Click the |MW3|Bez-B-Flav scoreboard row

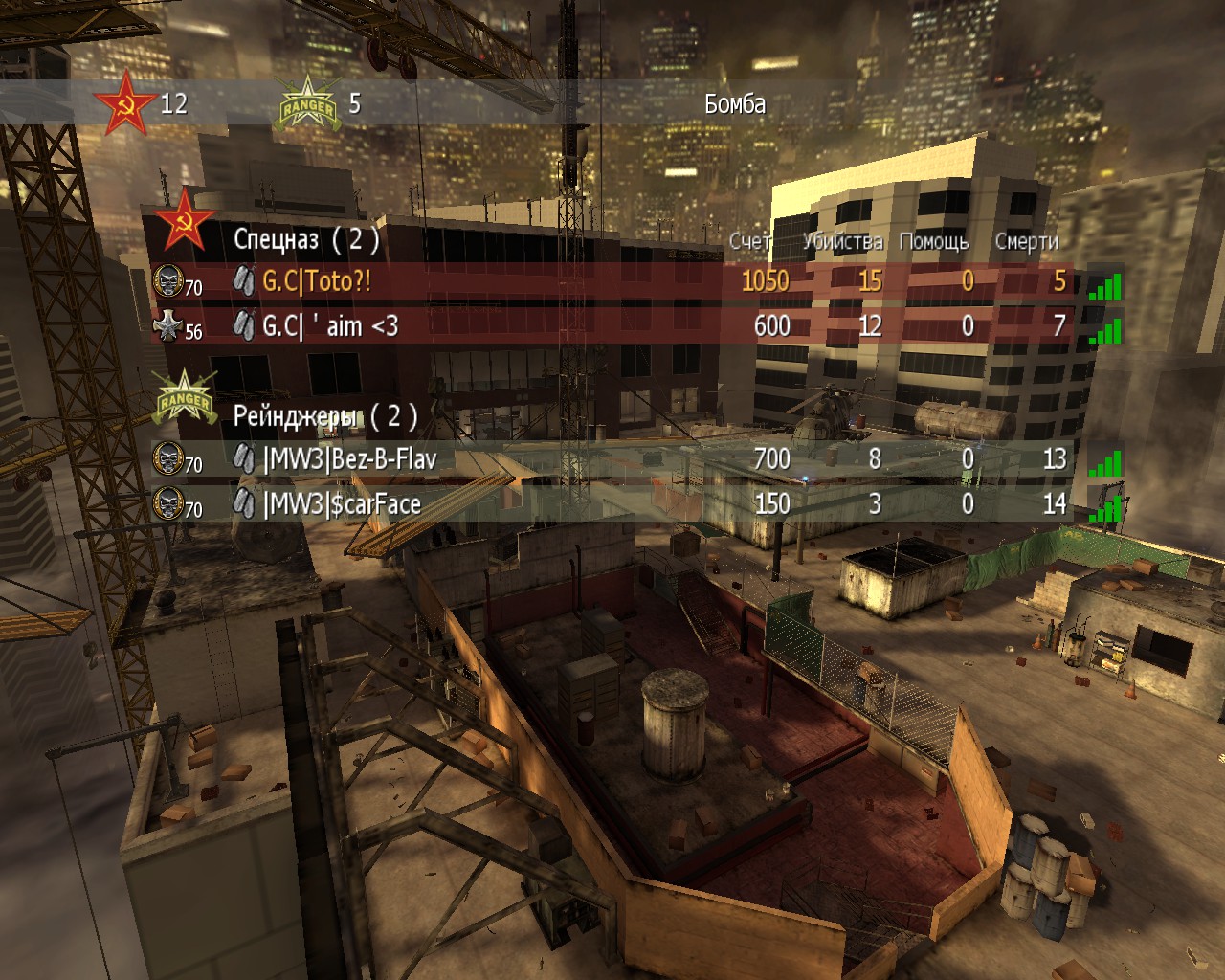[x=349, y=459]
